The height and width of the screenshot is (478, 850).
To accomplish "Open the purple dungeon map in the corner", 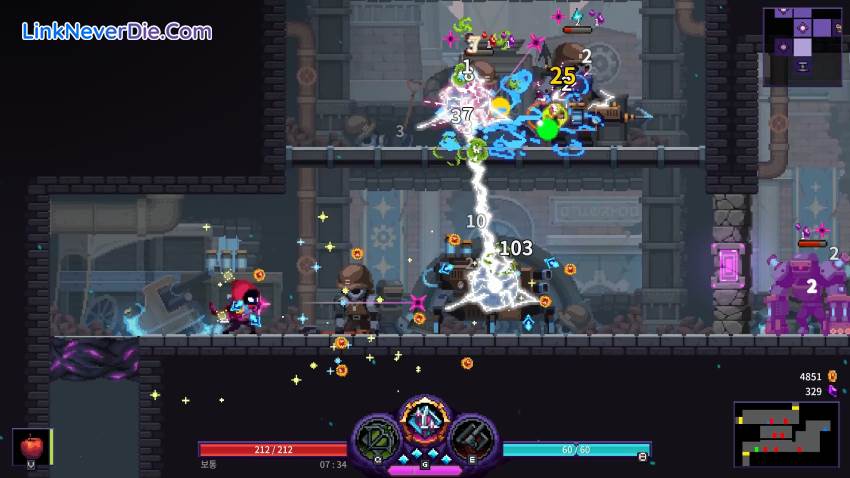I will click(801, 46).
